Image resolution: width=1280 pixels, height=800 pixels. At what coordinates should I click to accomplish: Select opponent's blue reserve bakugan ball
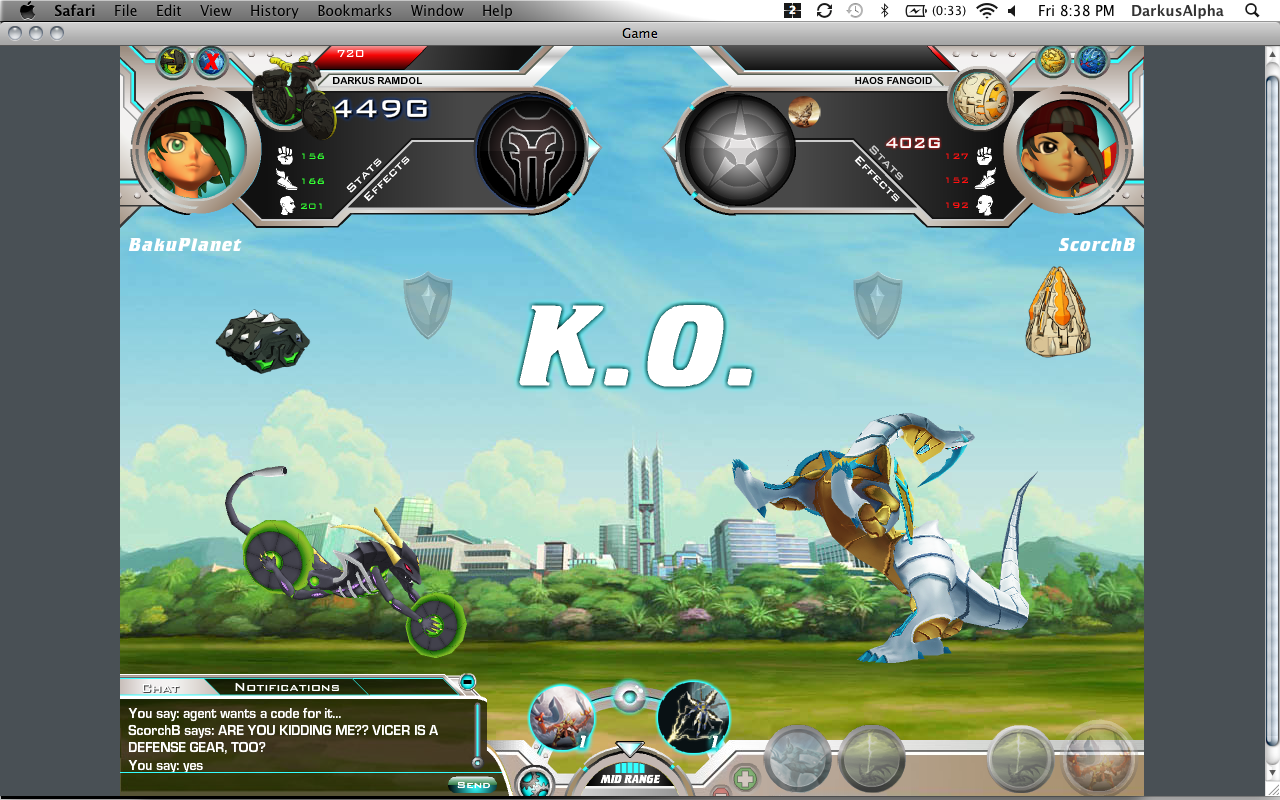(1092, 61)
